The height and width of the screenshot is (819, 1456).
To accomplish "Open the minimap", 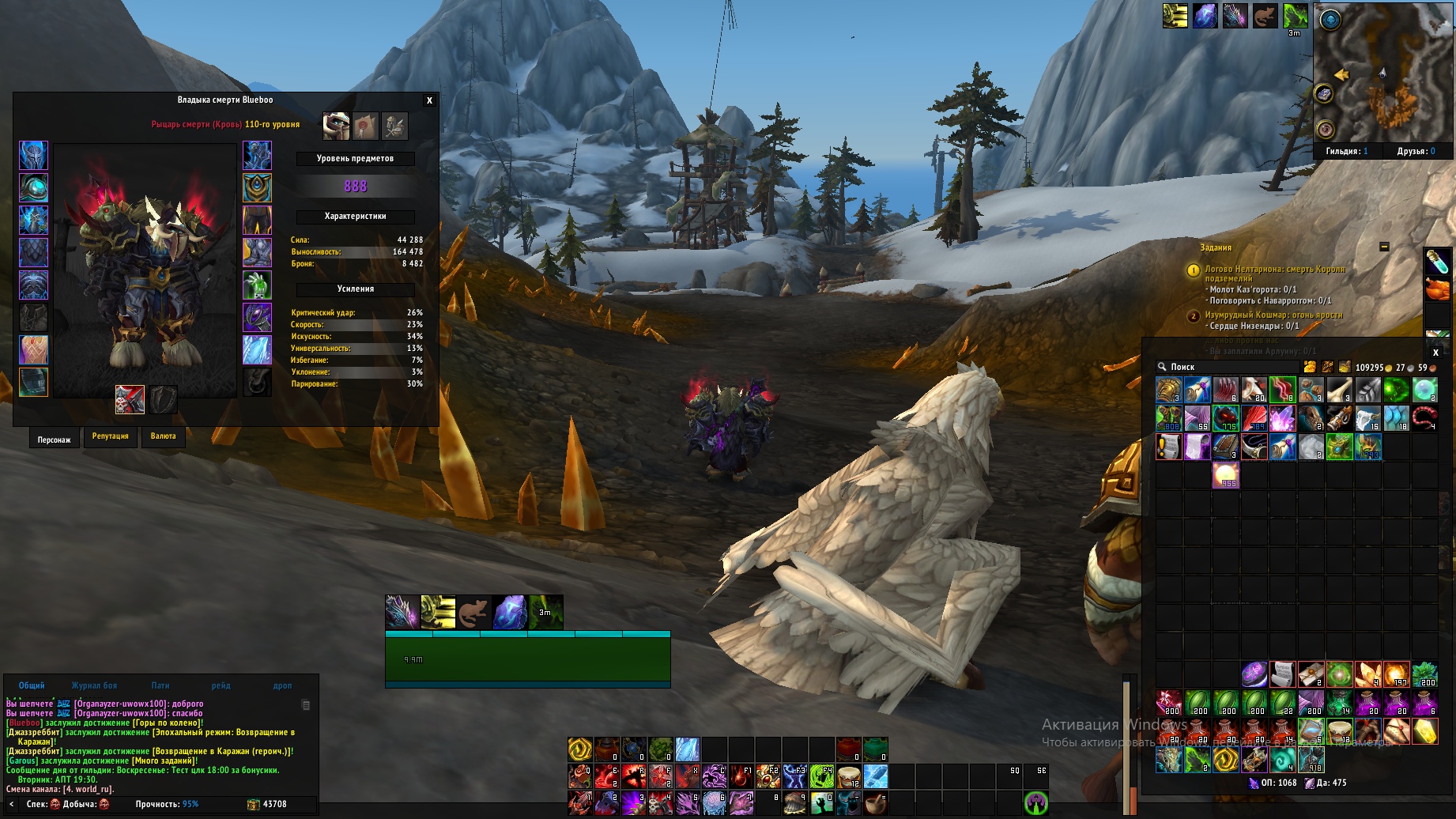I will pyautogui.click(x=1382, y=74).
